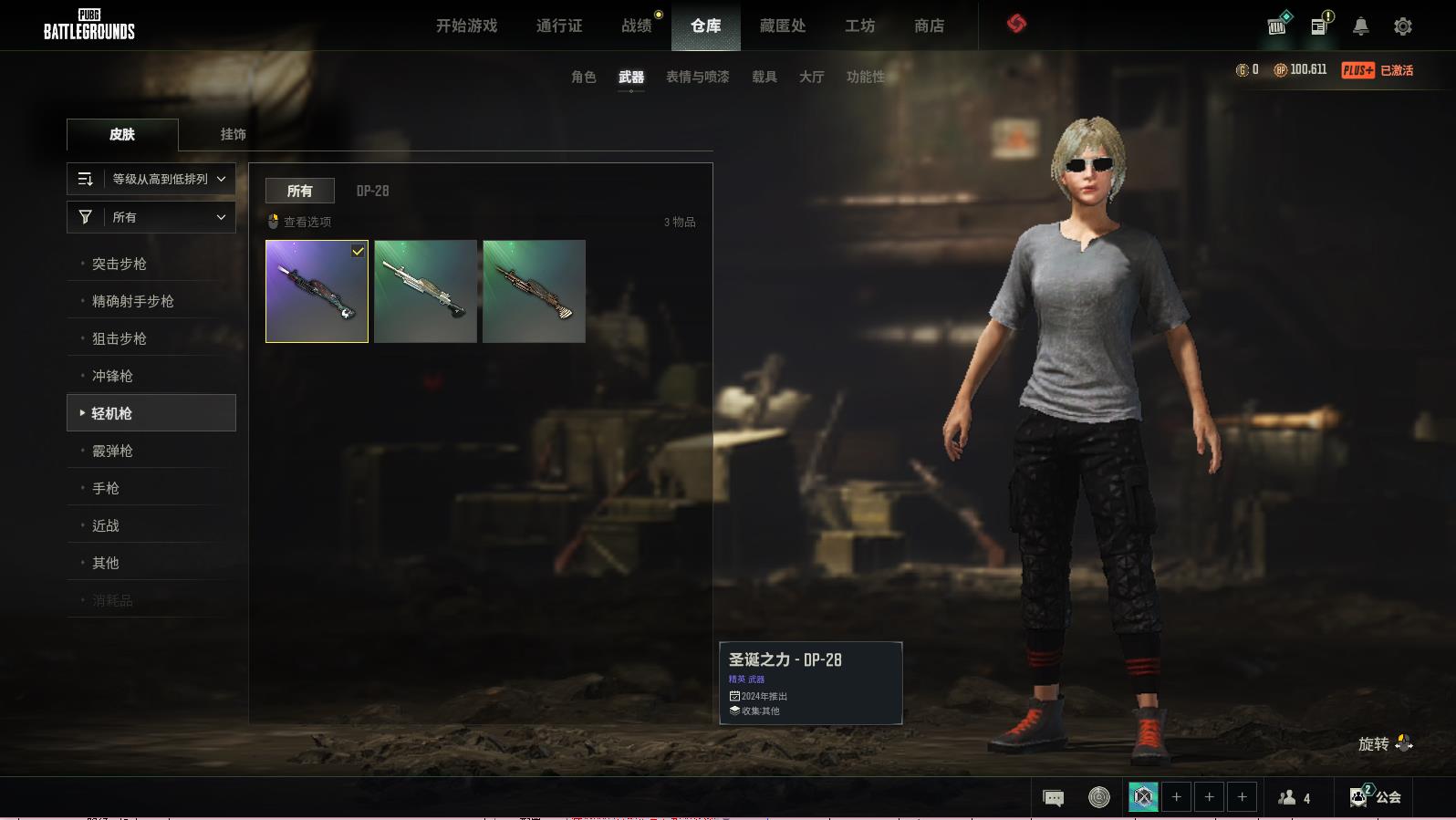Choose the 霰弹枪 shotgun category
Image resolution: width=1456 pixels, height=820 pixels.
pos(113,451)
